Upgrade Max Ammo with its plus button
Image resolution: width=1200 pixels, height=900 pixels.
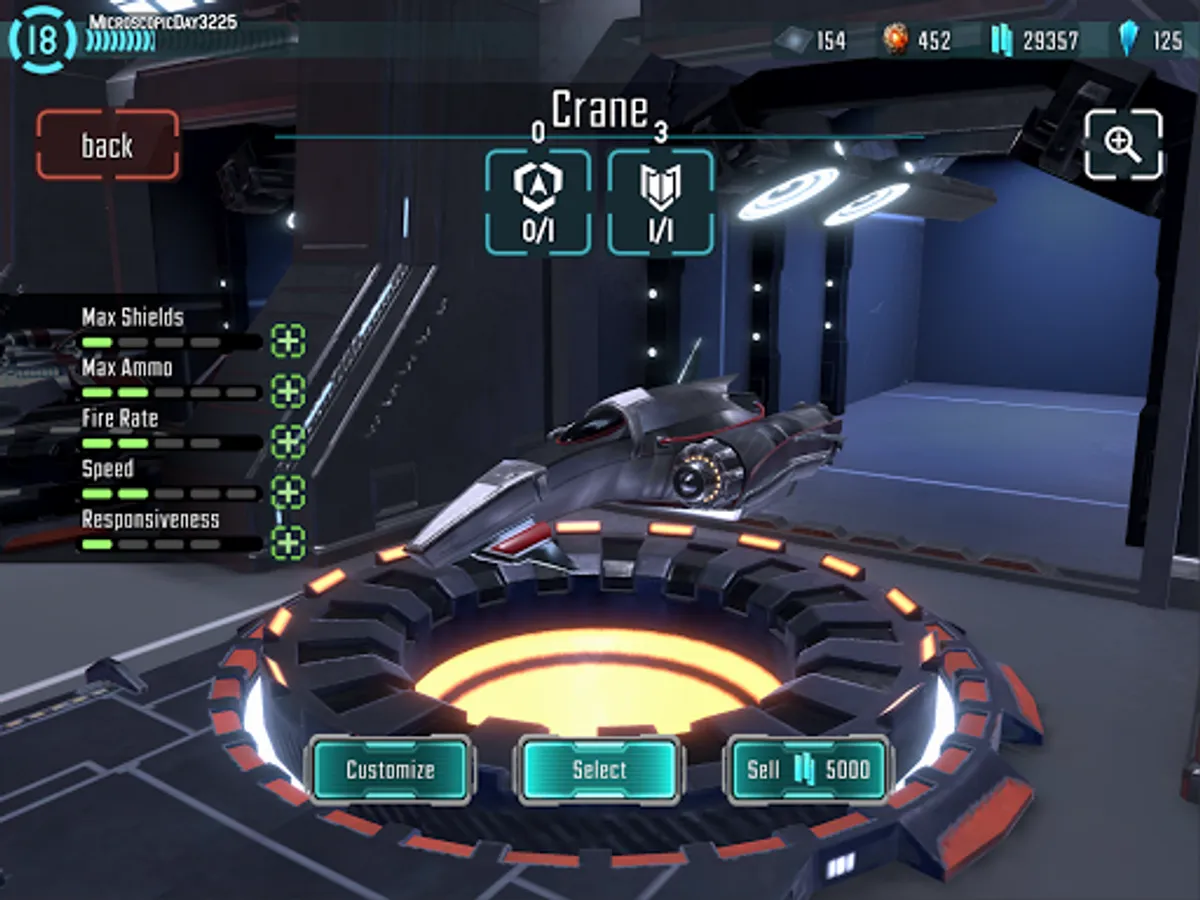click(x=288, y=390)
